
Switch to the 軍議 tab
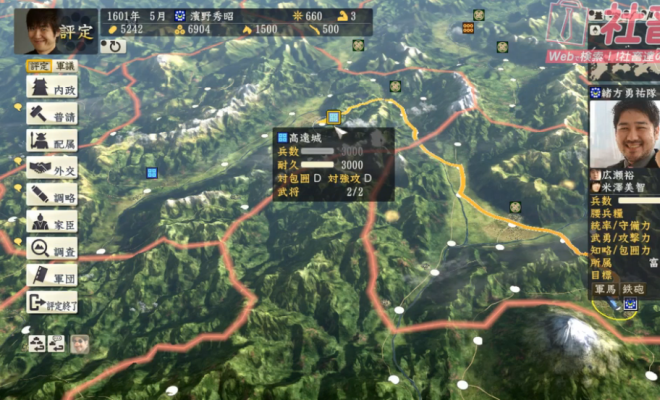(65, 66)
